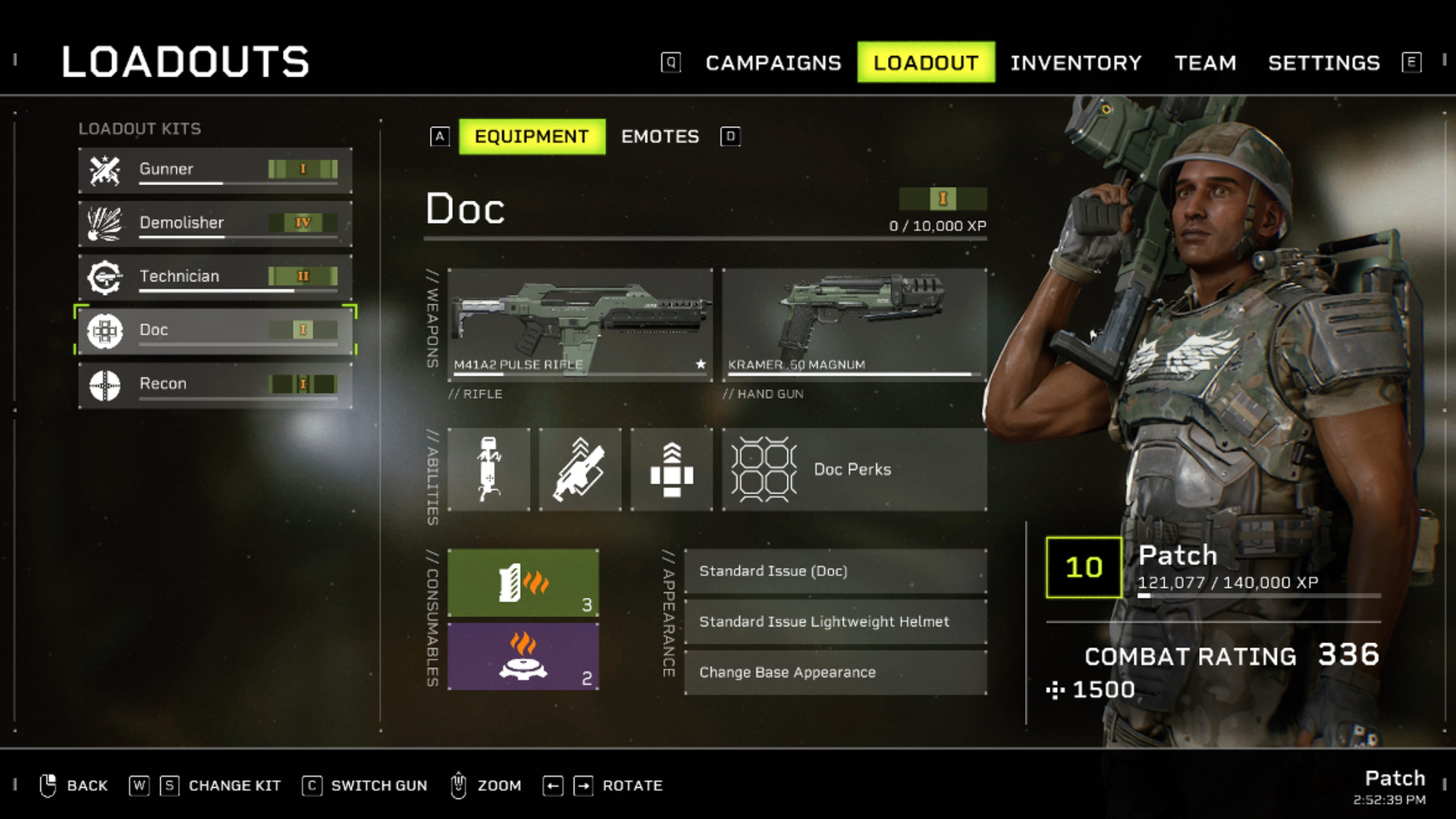This screenshot has height=819, width=1456.
Task: Select the Technician loadout kit
Action: point(215,277)
